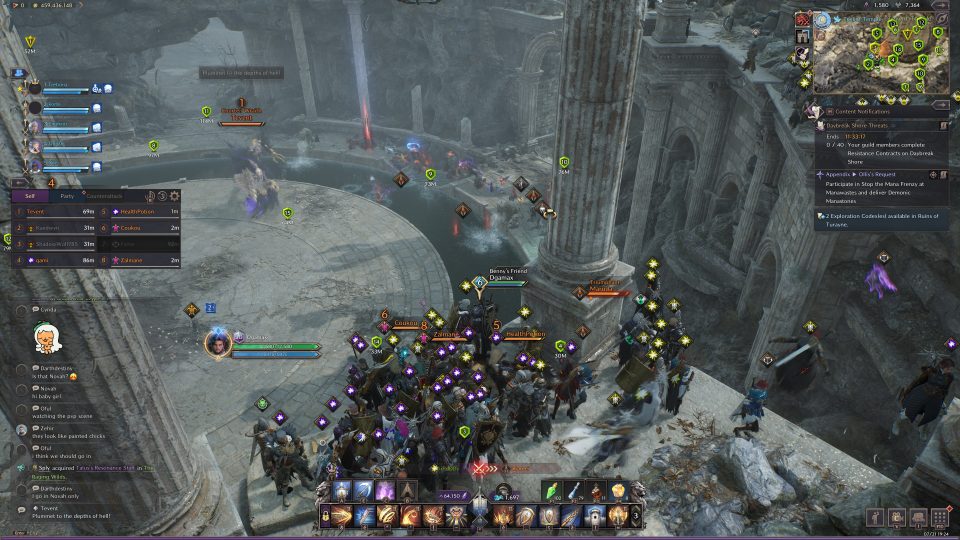The width and height of the screenshot is (960, 540).
Task: Switch to the Party tab
Action: coord(66,196)
